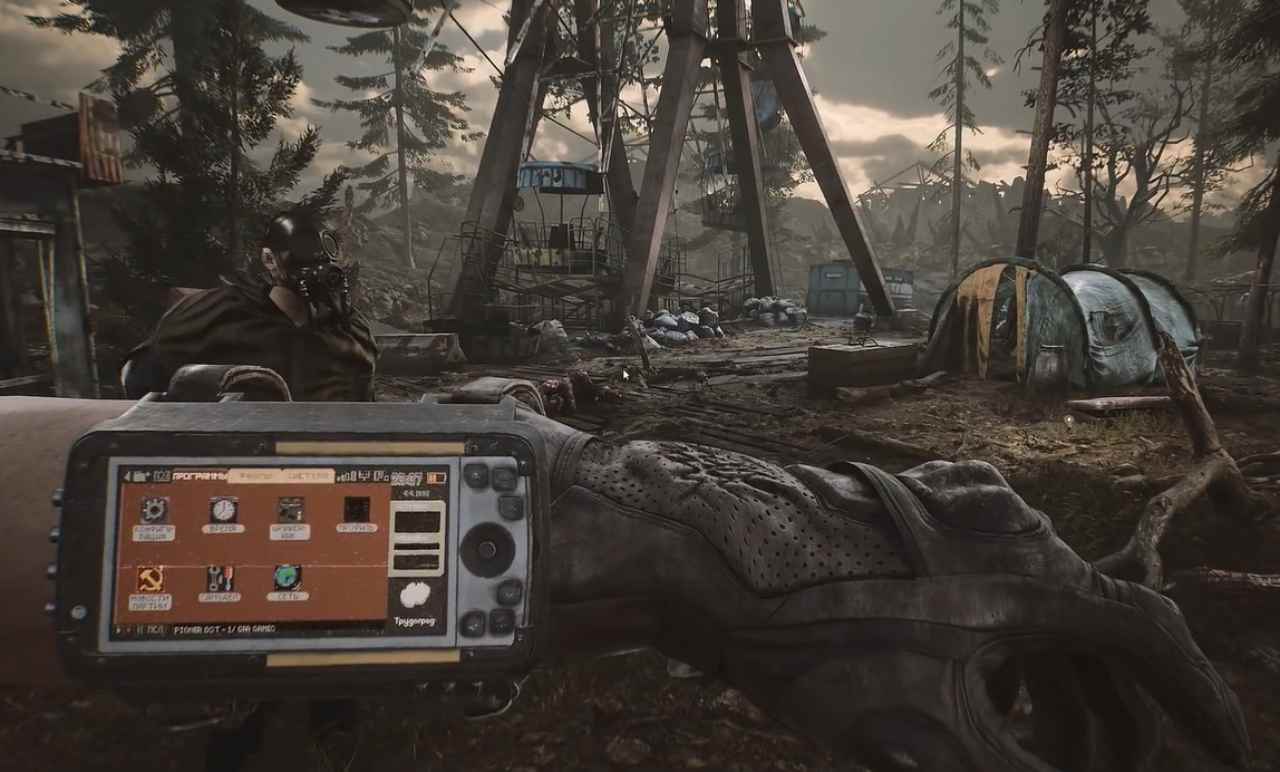This screenshot has width=1280, height=772.
Task: Launch the hammer and sickle news app
Action: click(150, 579)
